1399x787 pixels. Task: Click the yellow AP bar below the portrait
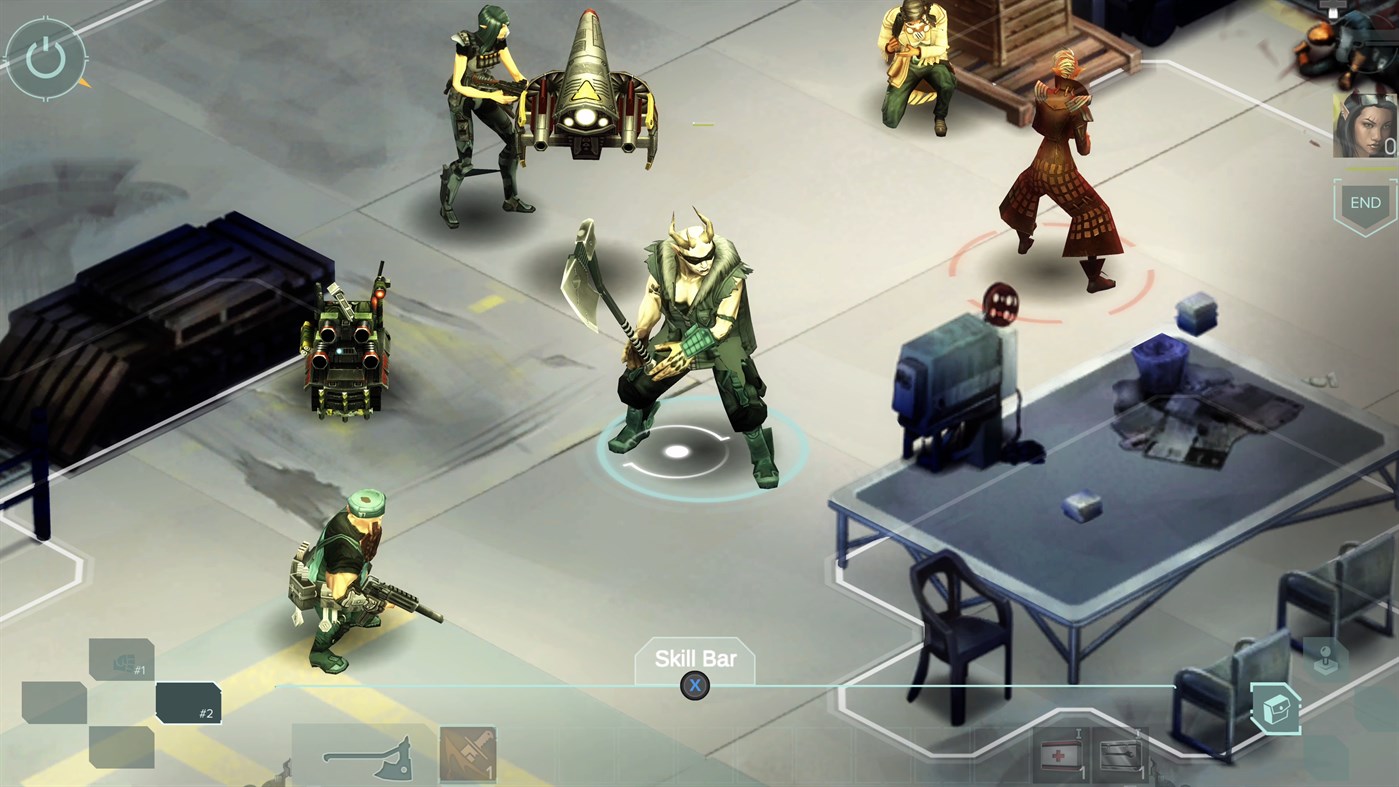(1369, 168)
